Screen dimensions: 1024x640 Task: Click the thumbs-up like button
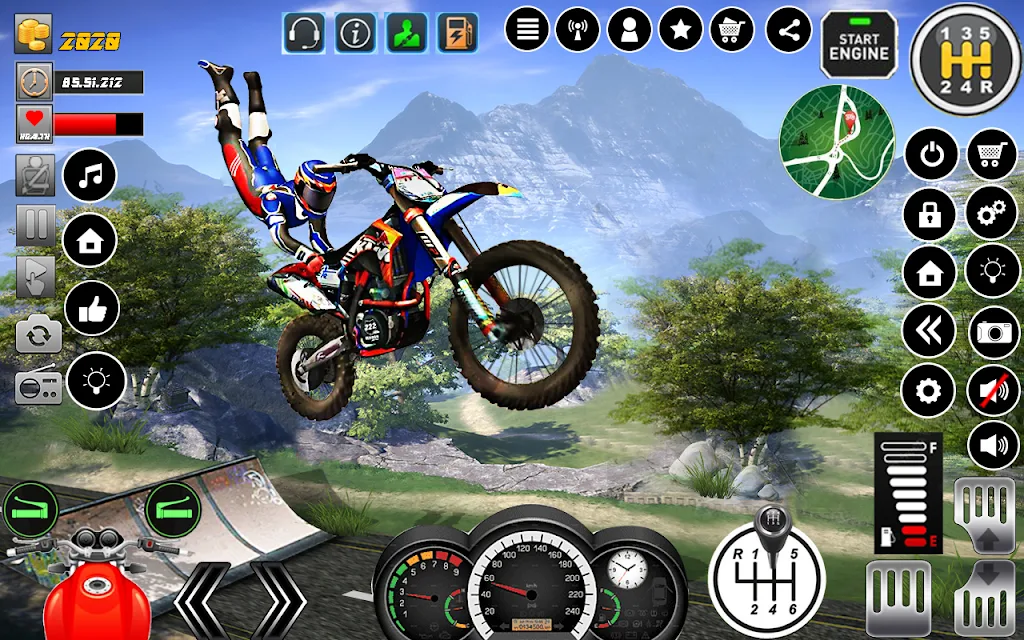tap(91, 309)
